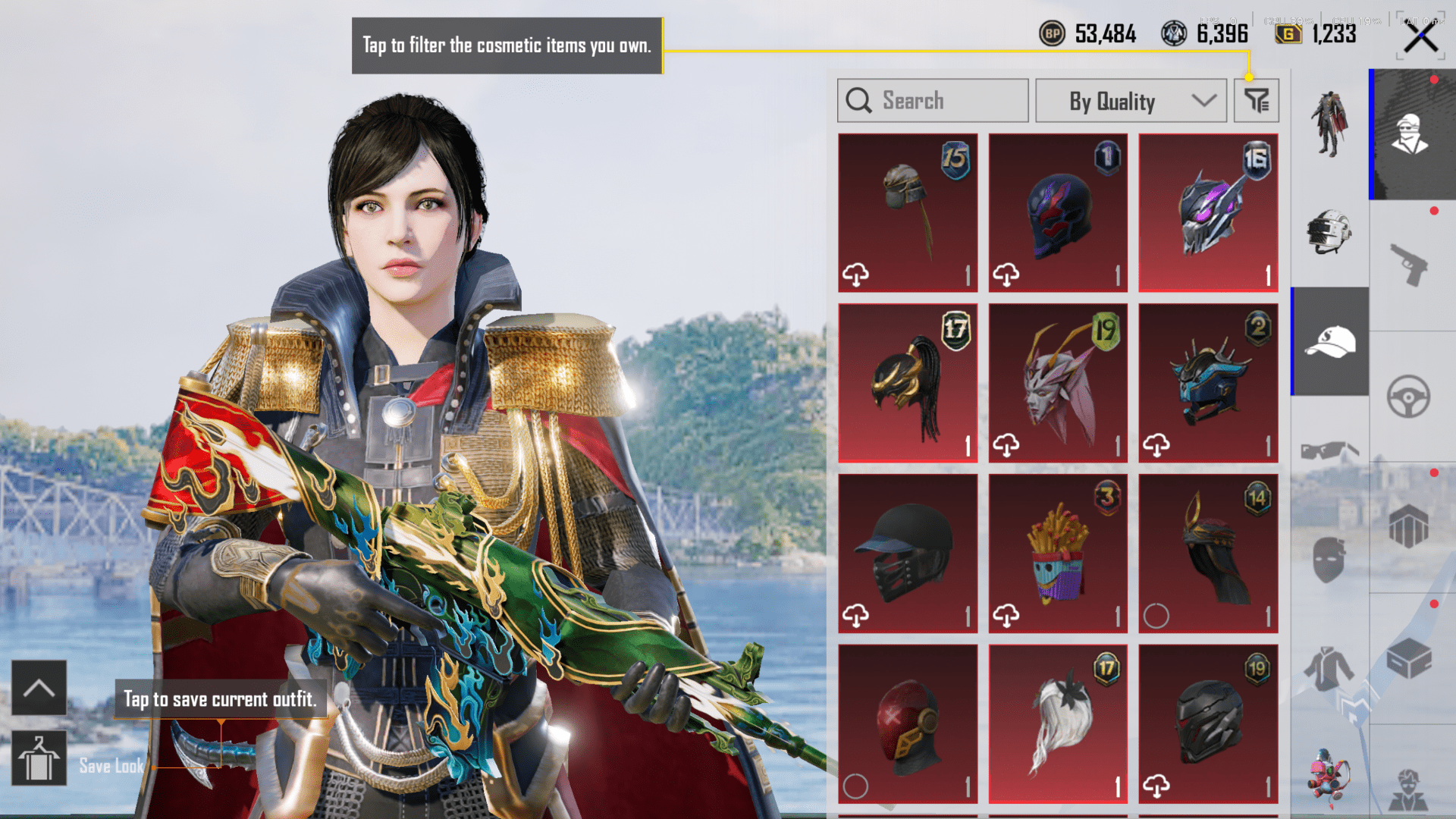Choose the blue spiked samurai helmet
This screenshot has width=1456, height=819.
[x=1208, y=383]
